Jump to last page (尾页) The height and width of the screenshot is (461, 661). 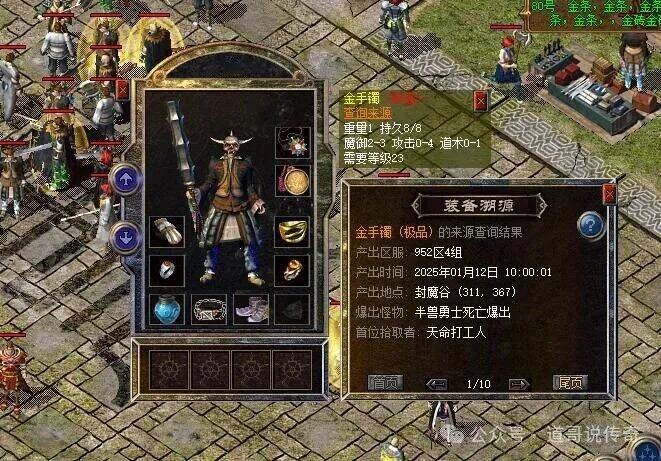pos(569,382)
